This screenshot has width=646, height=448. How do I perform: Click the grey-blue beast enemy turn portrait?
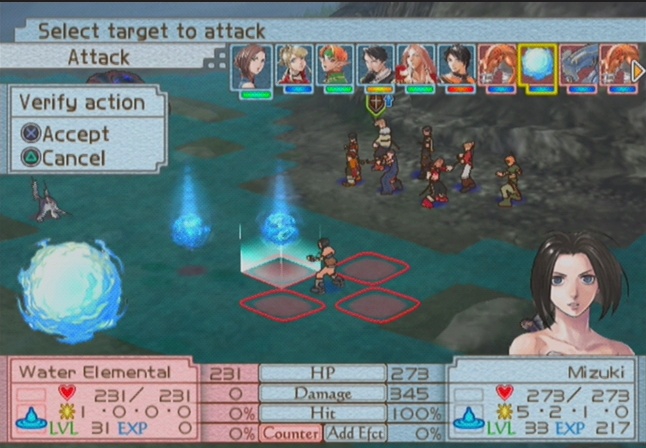click(578, 66)
